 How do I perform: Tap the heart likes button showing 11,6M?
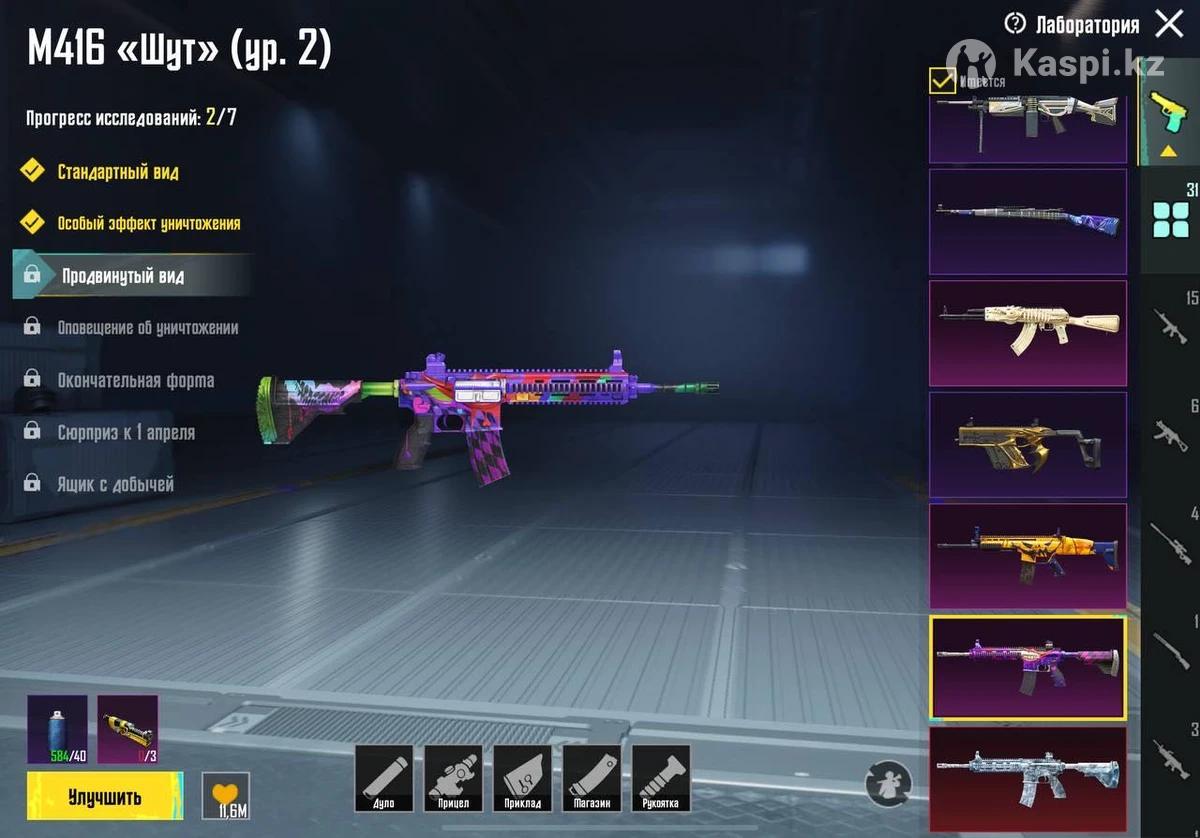pos(225,796)
